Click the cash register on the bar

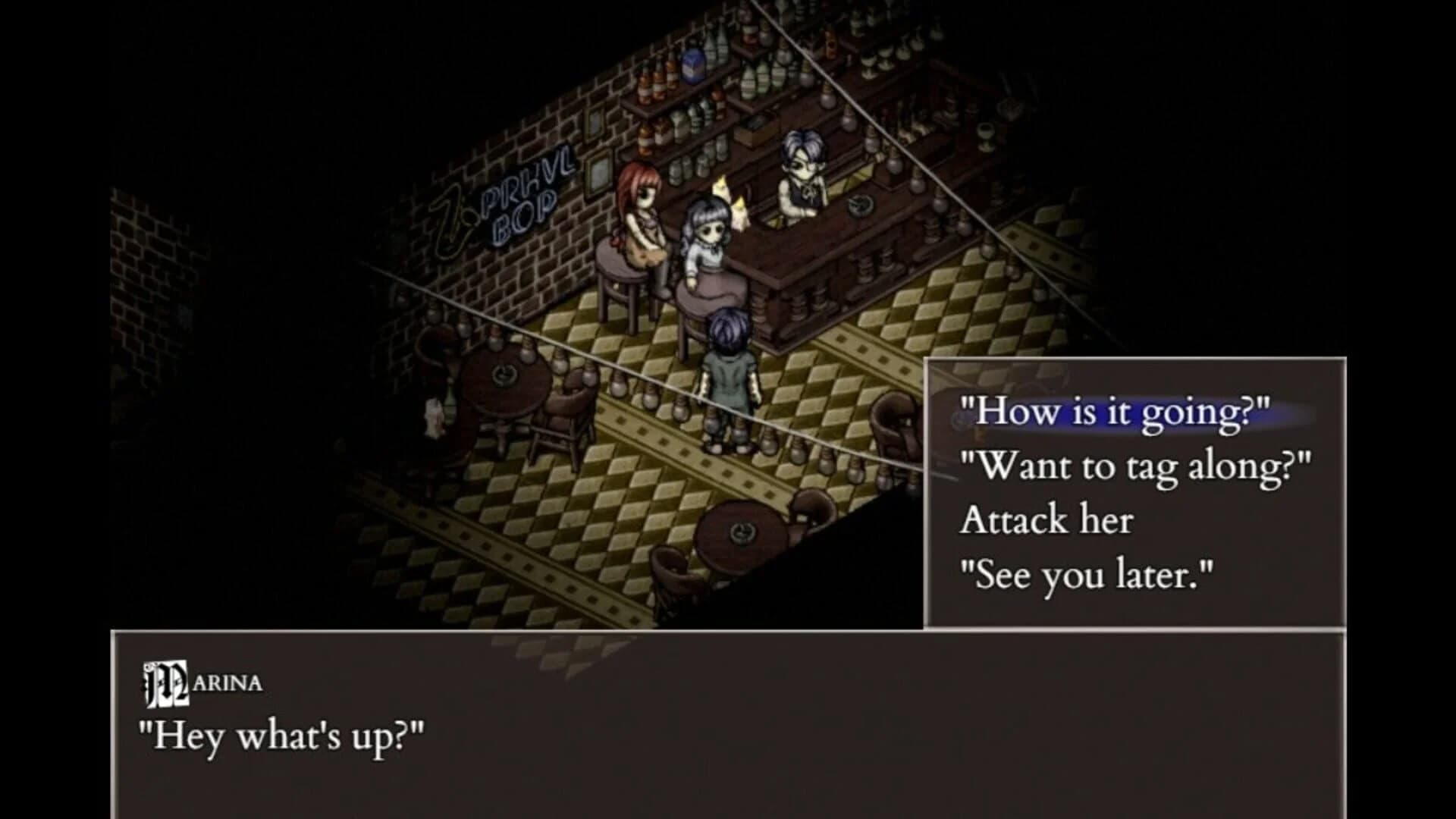[x=756, y=124]
